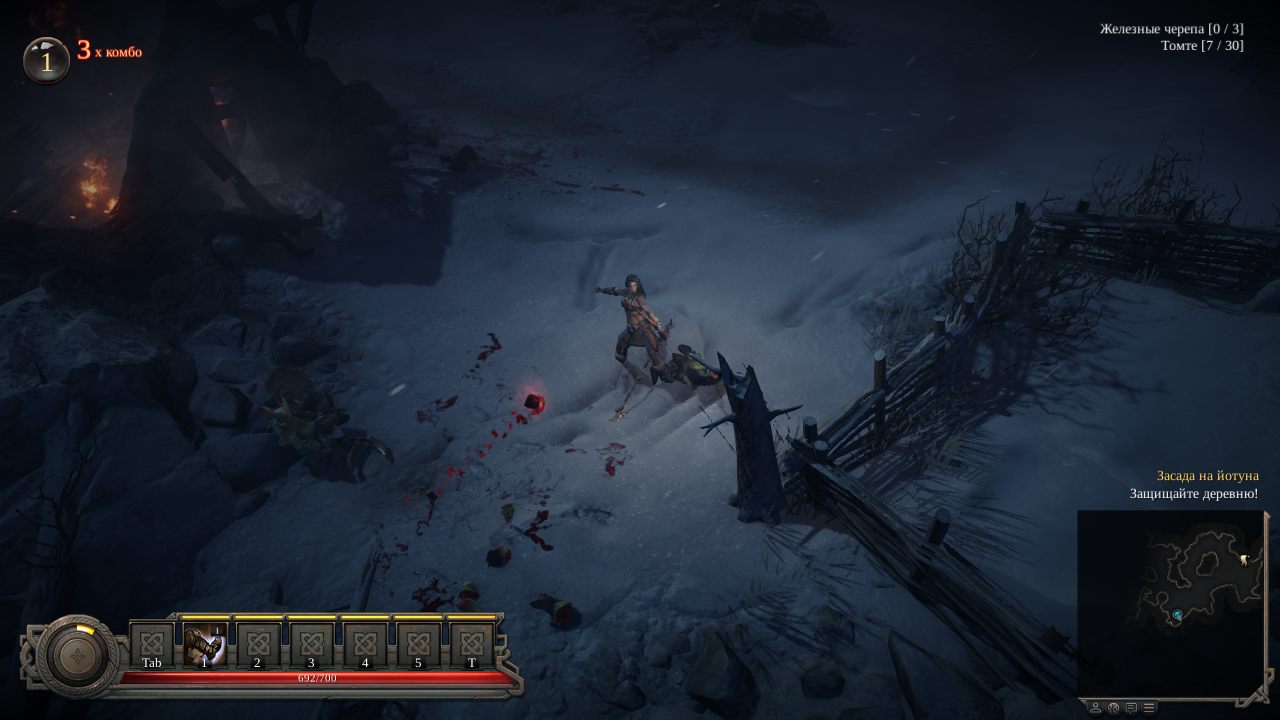Open the world map via globe icon under minimap
Image resolution: width=1280 pixels, height=720 pixels.
pos(1113,707)
